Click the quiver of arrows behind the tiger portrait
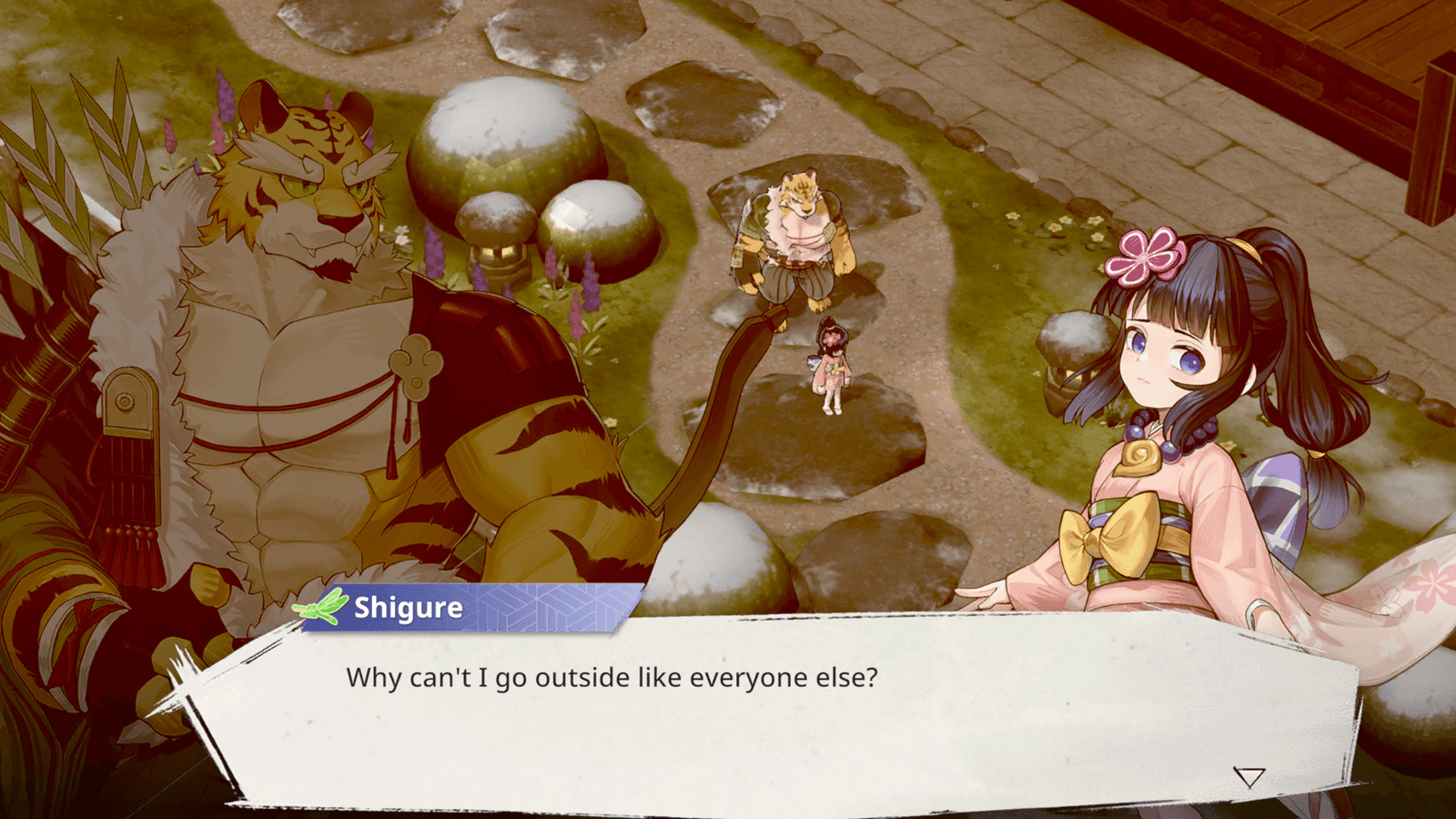The height and width of the screenshot is (819, 1456). click(55, 173)
